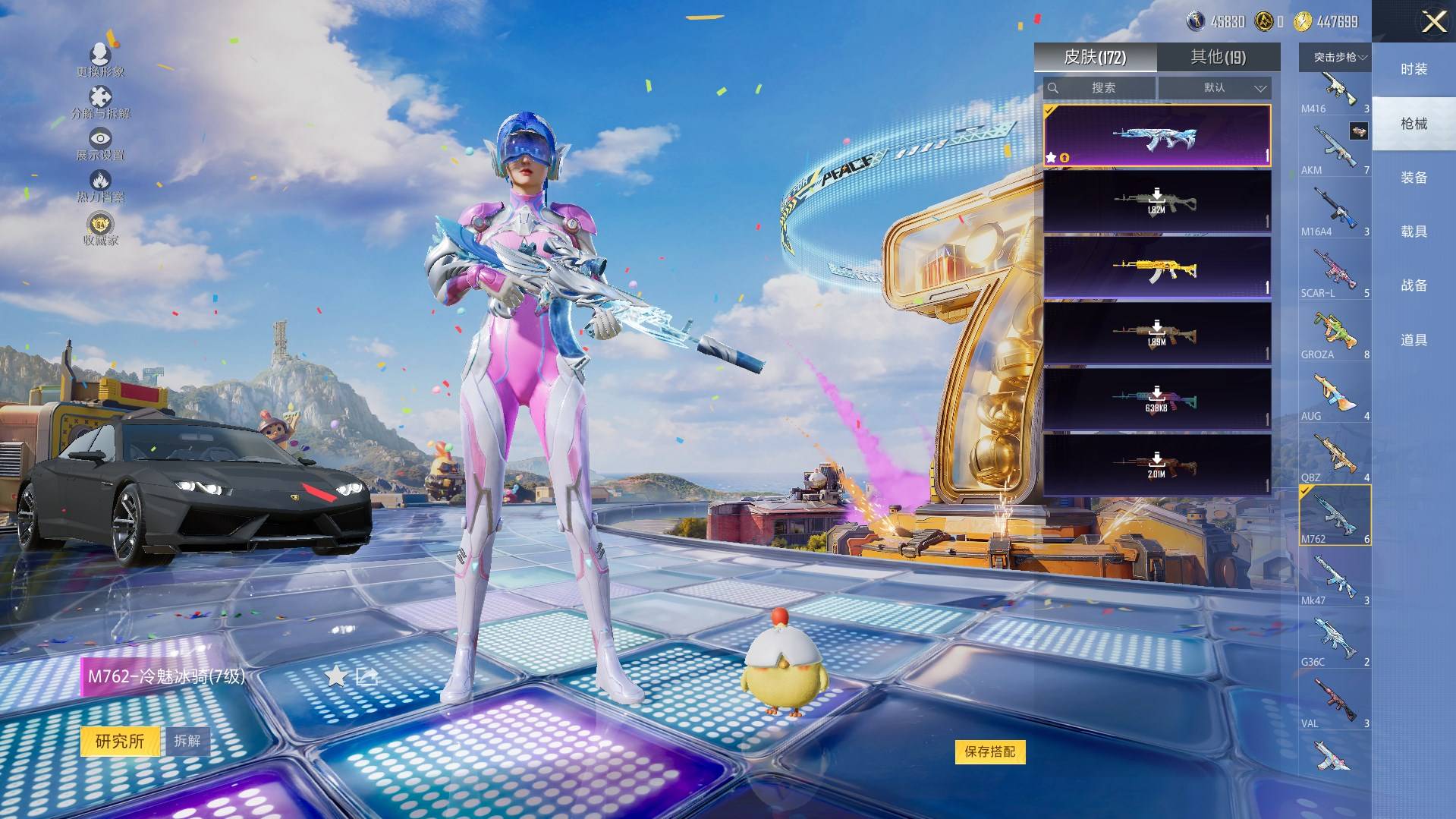1456x819 pixels.
Task: Open 展示设置 display settings
Action: point(100,143)
